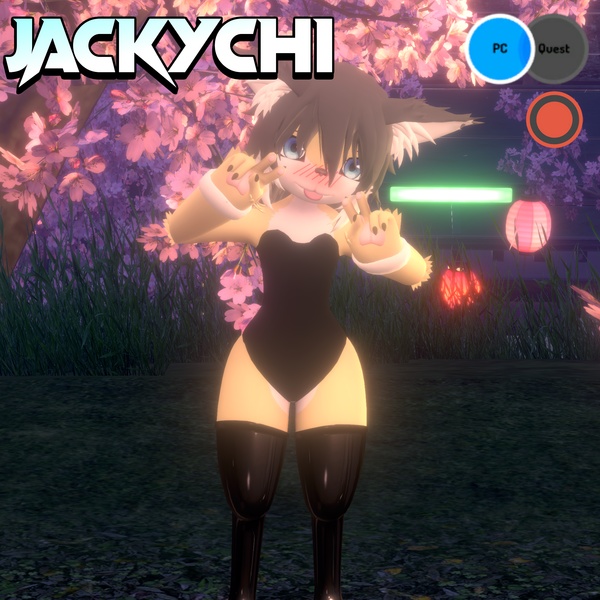Choose the gray Quest platform badge
The width and height of the screenshot is (600, 600).
click(x=557, y=49)
